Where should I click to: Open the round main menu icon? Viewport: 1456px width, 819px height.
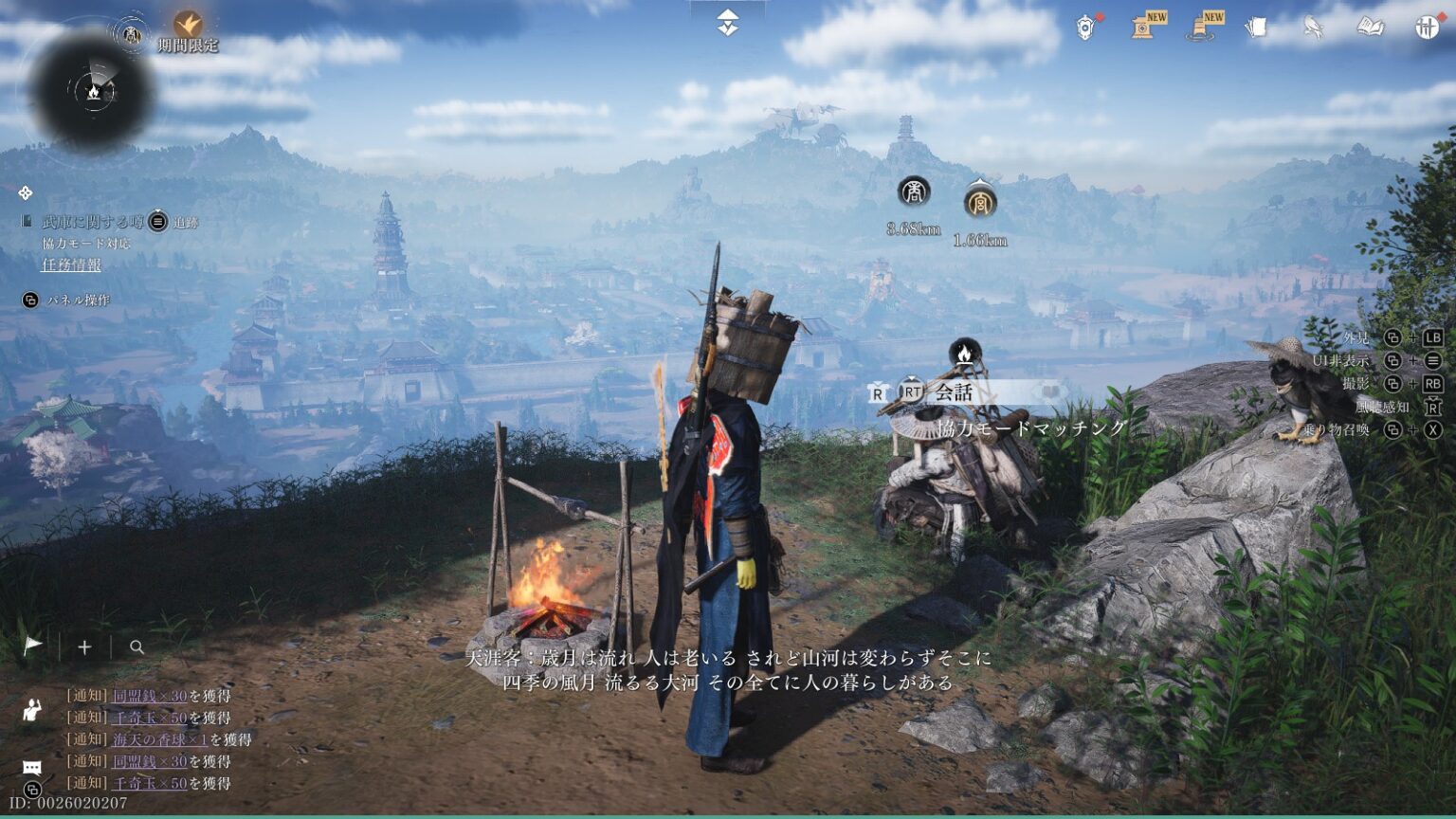pyautogui.click(x=1427, y=27)
